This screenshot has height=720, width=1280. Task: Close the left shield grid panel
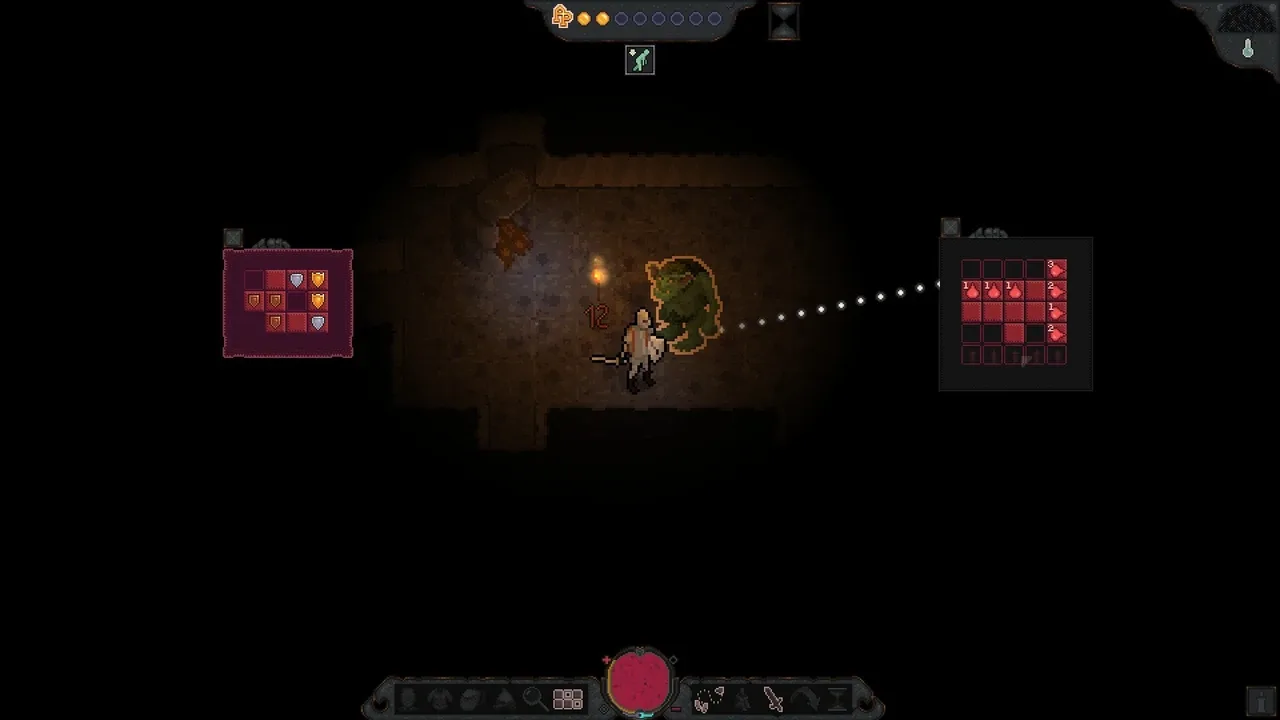click(x=233, y=238)
